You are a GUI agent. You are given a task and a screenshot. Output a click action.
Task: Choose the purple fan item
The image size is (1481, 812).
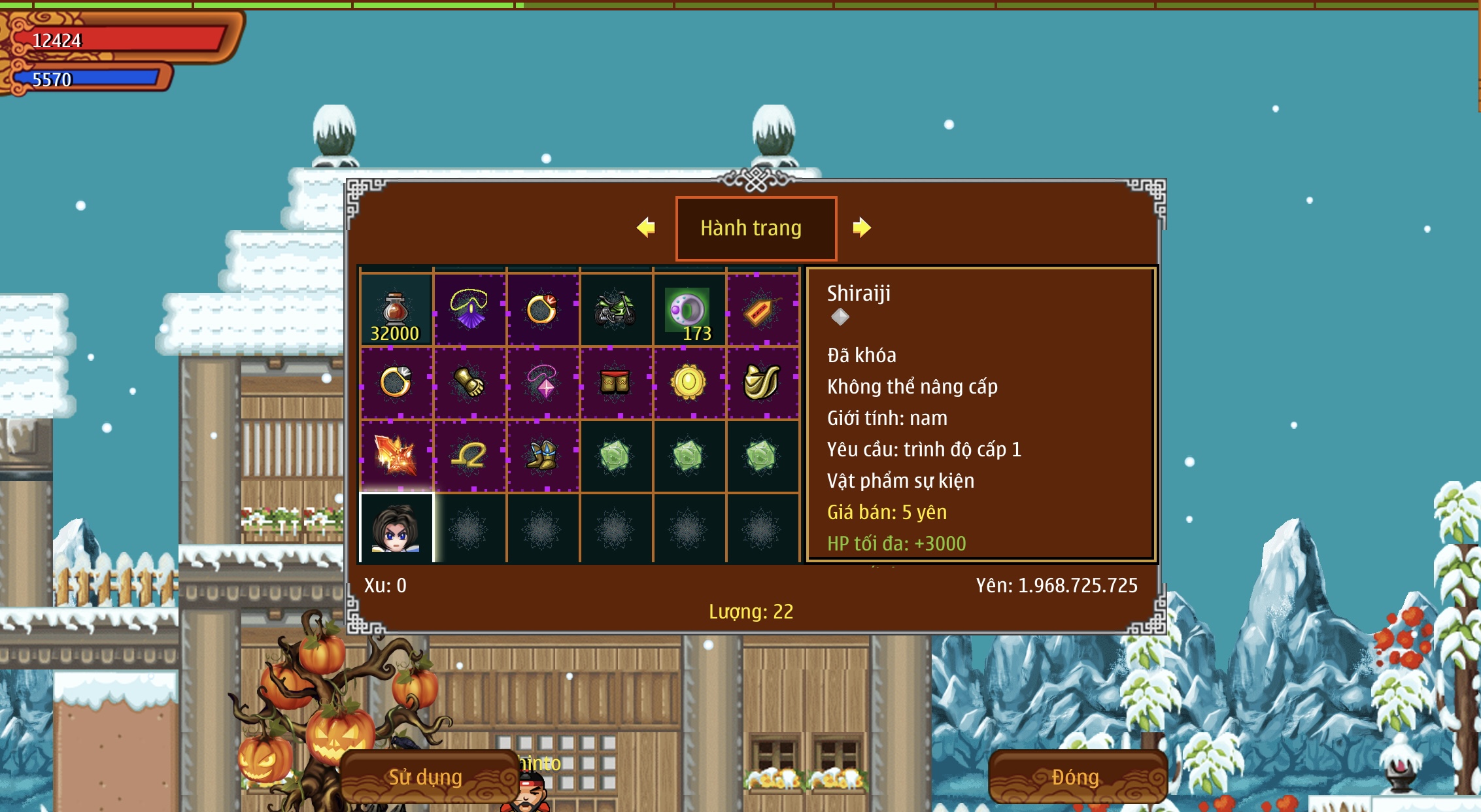(x=469, y=310)
